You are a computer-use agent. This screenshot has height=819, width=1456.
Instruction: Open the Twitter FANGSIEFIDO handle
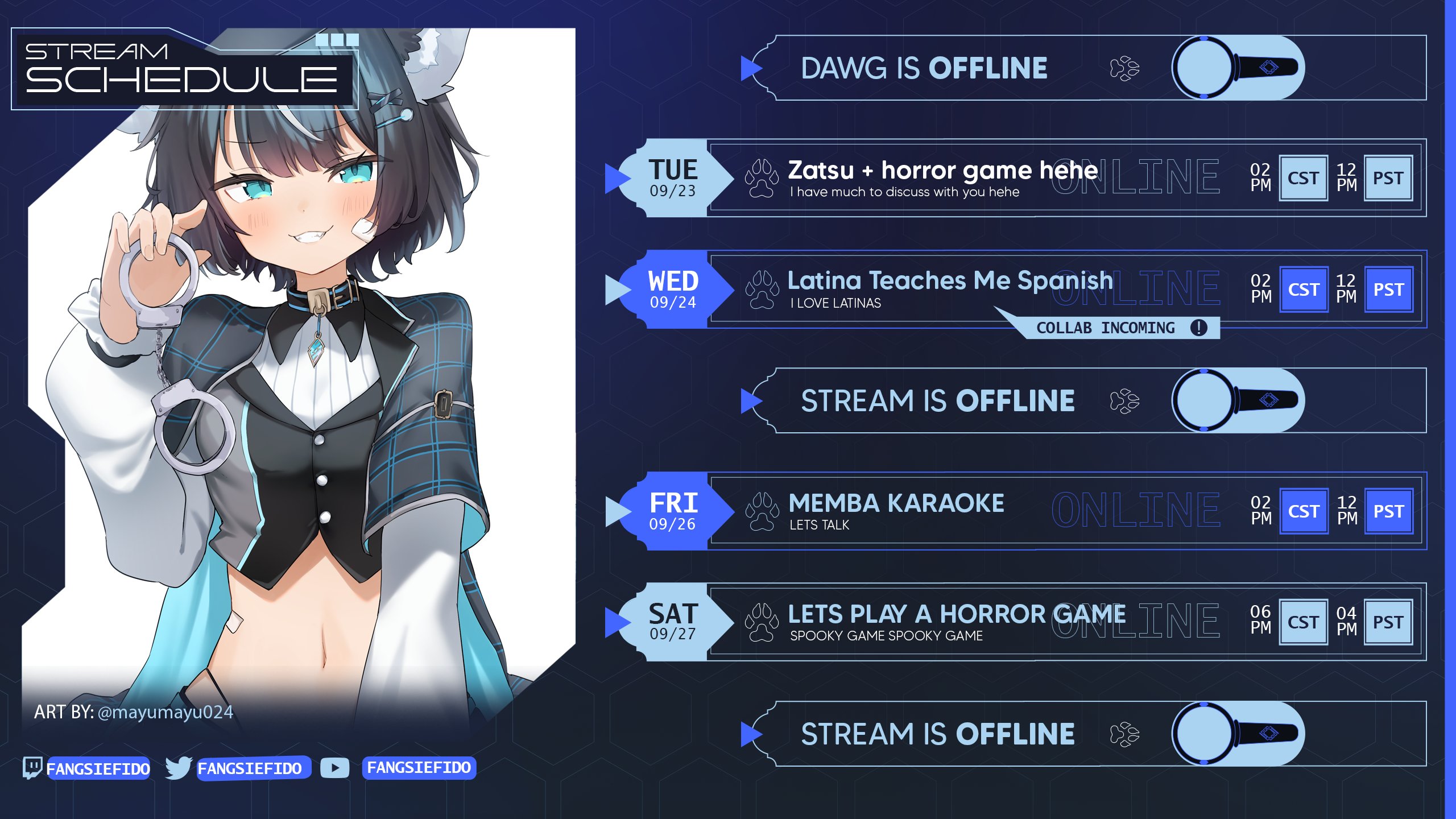point(249,768)
